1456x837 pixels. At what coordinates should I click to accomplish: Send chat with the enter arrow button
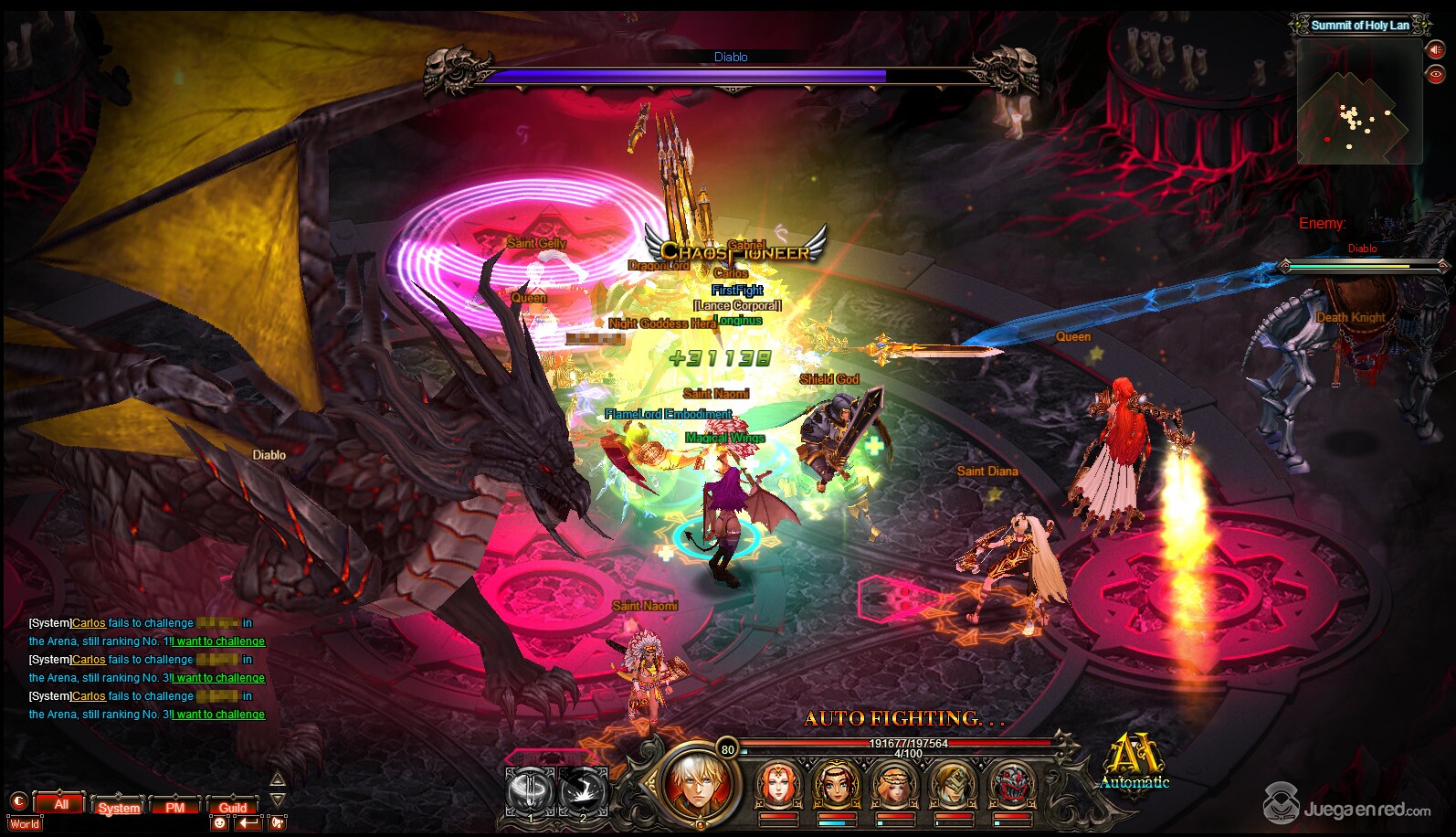[248, 822]
